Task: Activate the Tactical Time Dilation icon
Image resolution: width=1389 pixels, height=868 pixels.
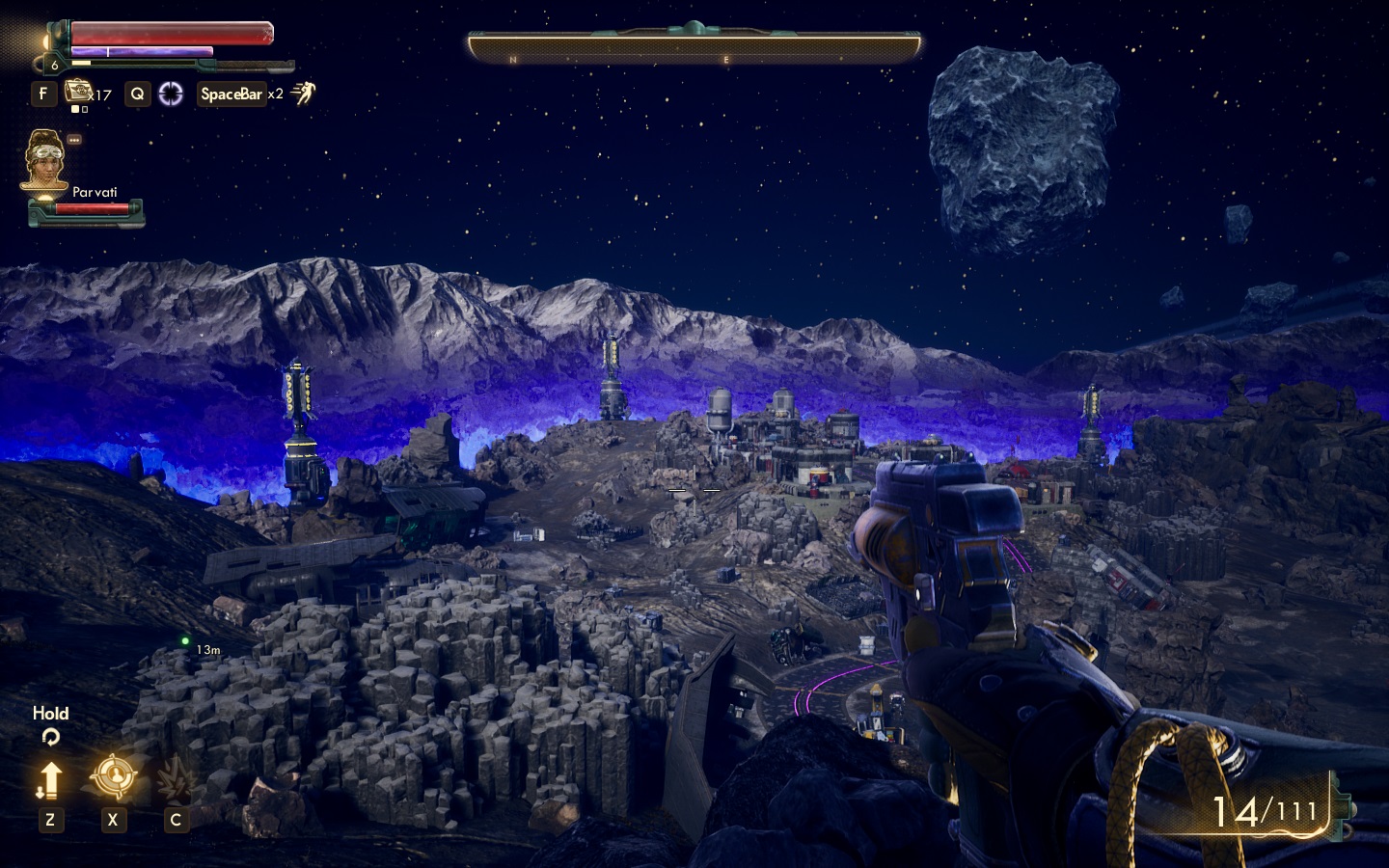Action: click(171, 94)
